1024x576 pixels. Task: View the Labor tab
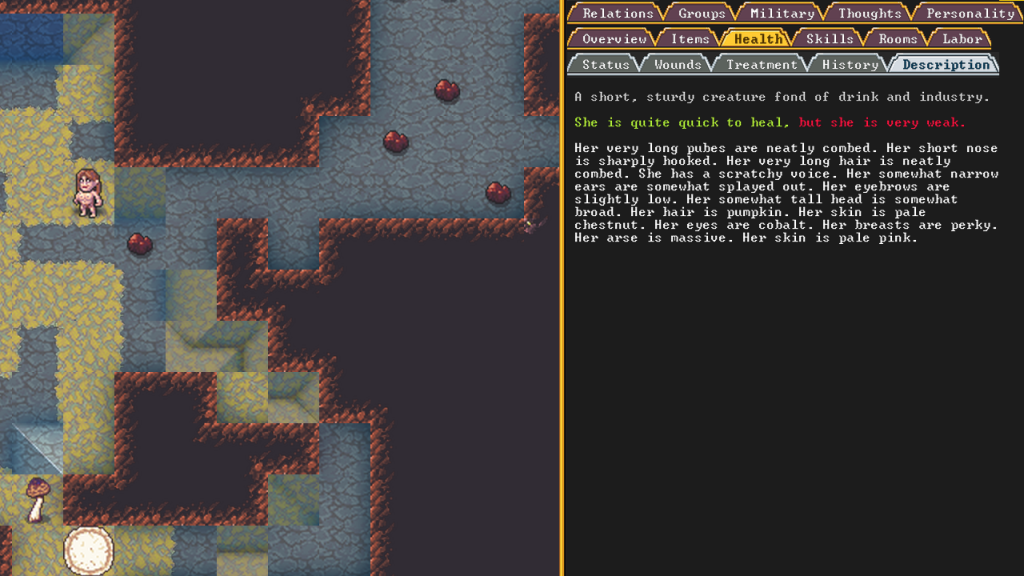click(x=961, y=39)
